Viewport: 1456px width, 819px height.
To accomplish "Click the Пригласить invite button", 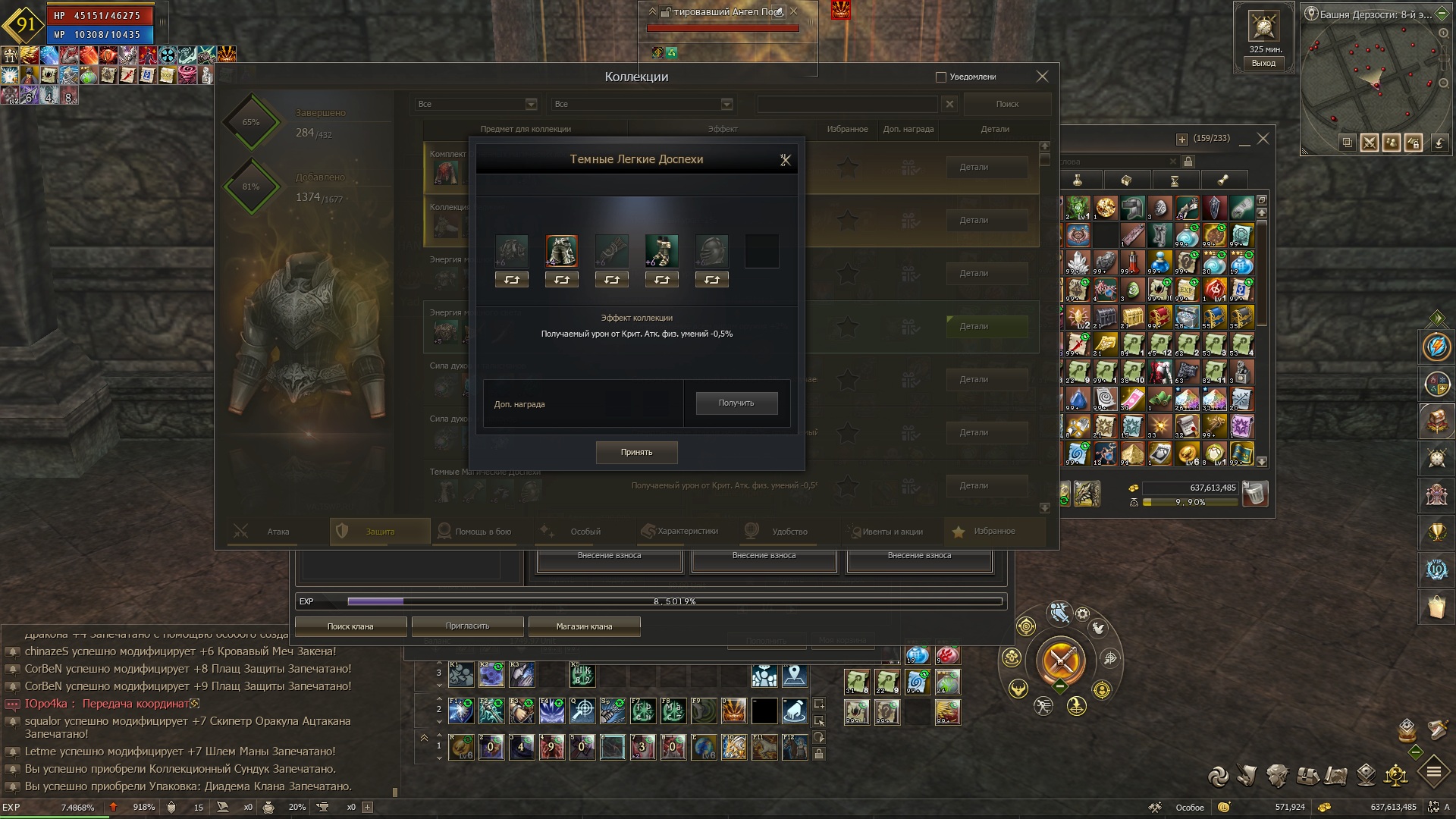I will (467, 626).
